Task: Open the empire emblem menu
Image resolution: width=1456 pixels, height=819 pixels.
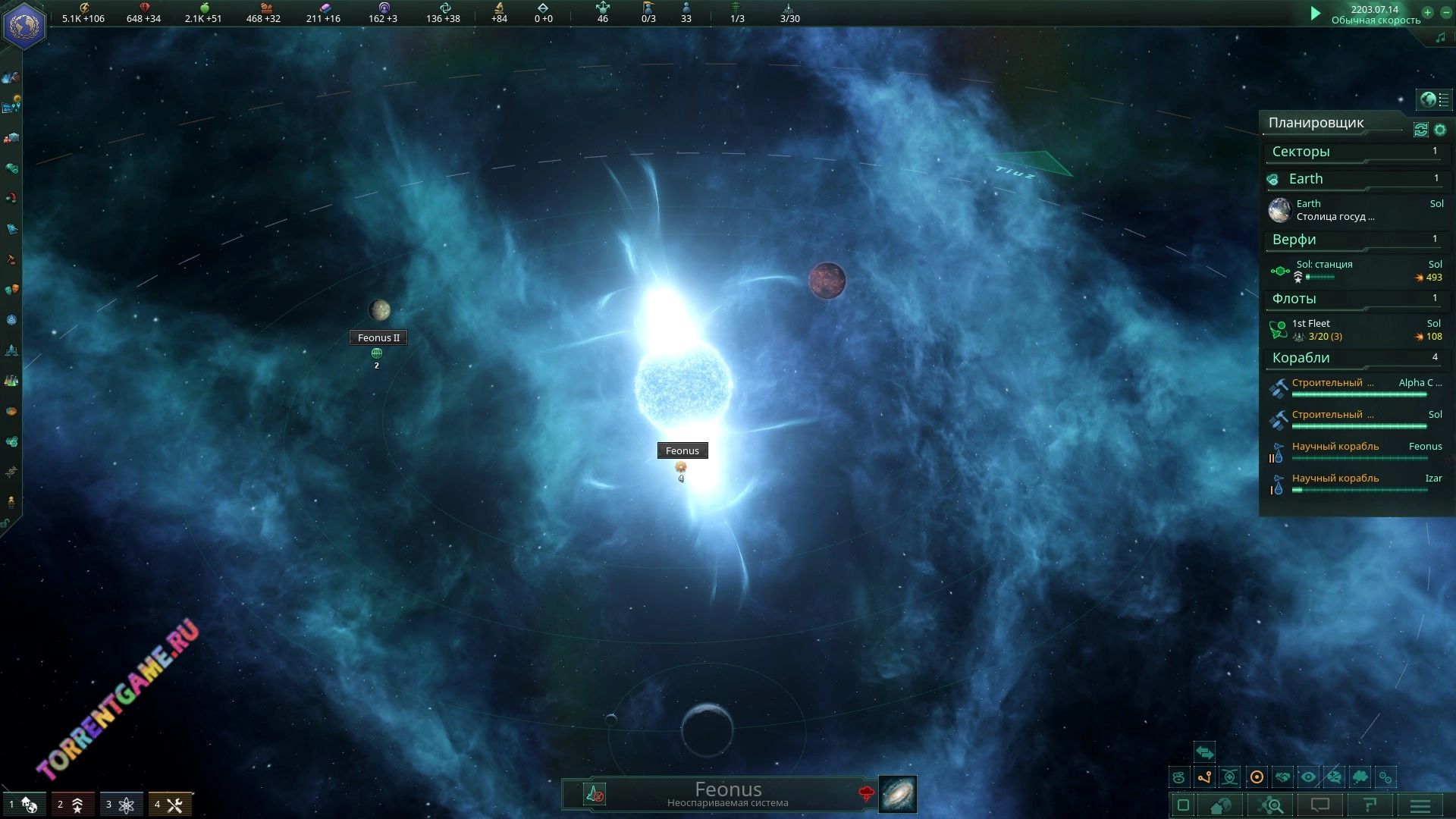Action: pos(24,27)
